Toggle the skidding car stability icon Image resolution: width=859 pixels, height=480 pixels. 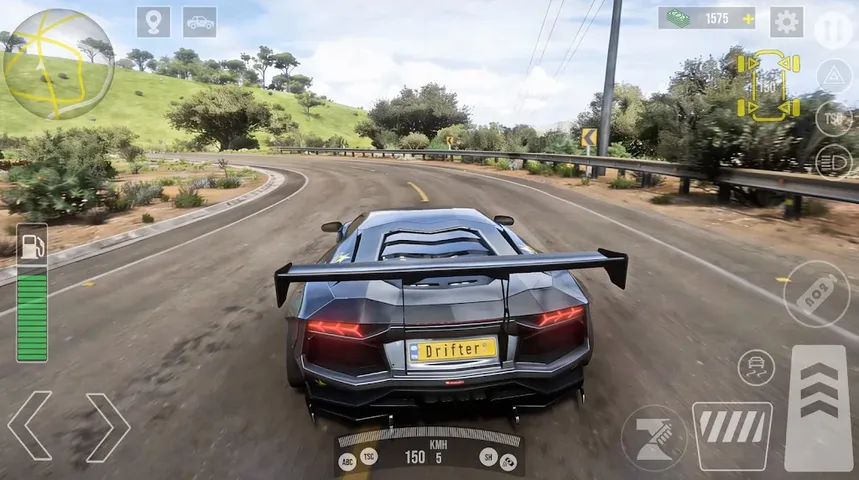756,367
